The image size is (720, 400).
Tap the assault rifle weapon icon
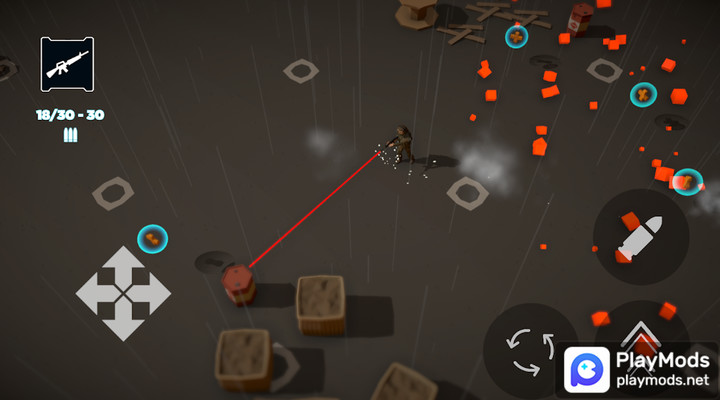click(67, 64)
